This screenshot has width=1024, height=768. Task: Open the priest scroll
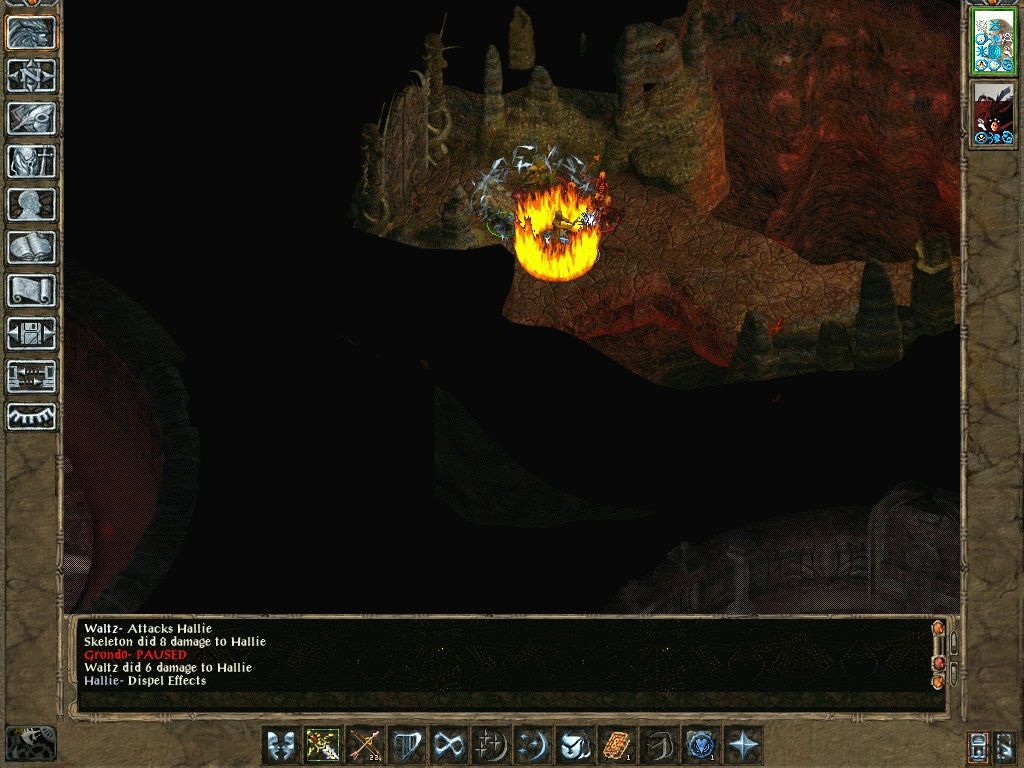click(x=32, y=290)
